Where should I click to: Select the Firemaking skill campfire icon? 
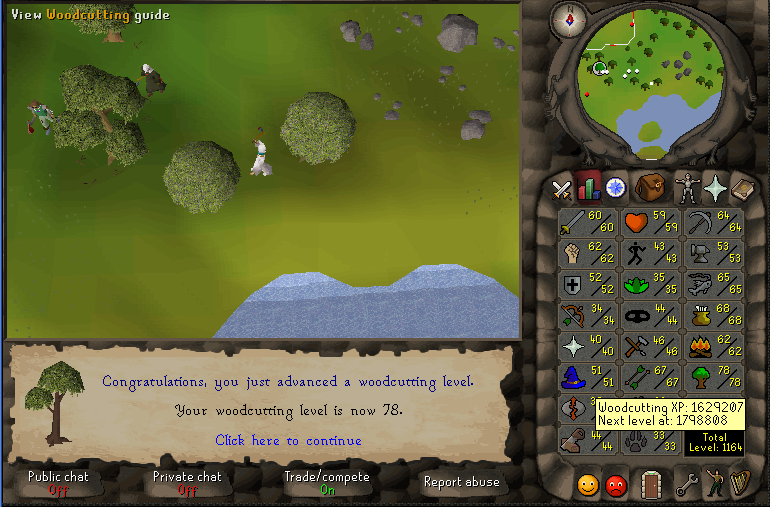(713, 347)
